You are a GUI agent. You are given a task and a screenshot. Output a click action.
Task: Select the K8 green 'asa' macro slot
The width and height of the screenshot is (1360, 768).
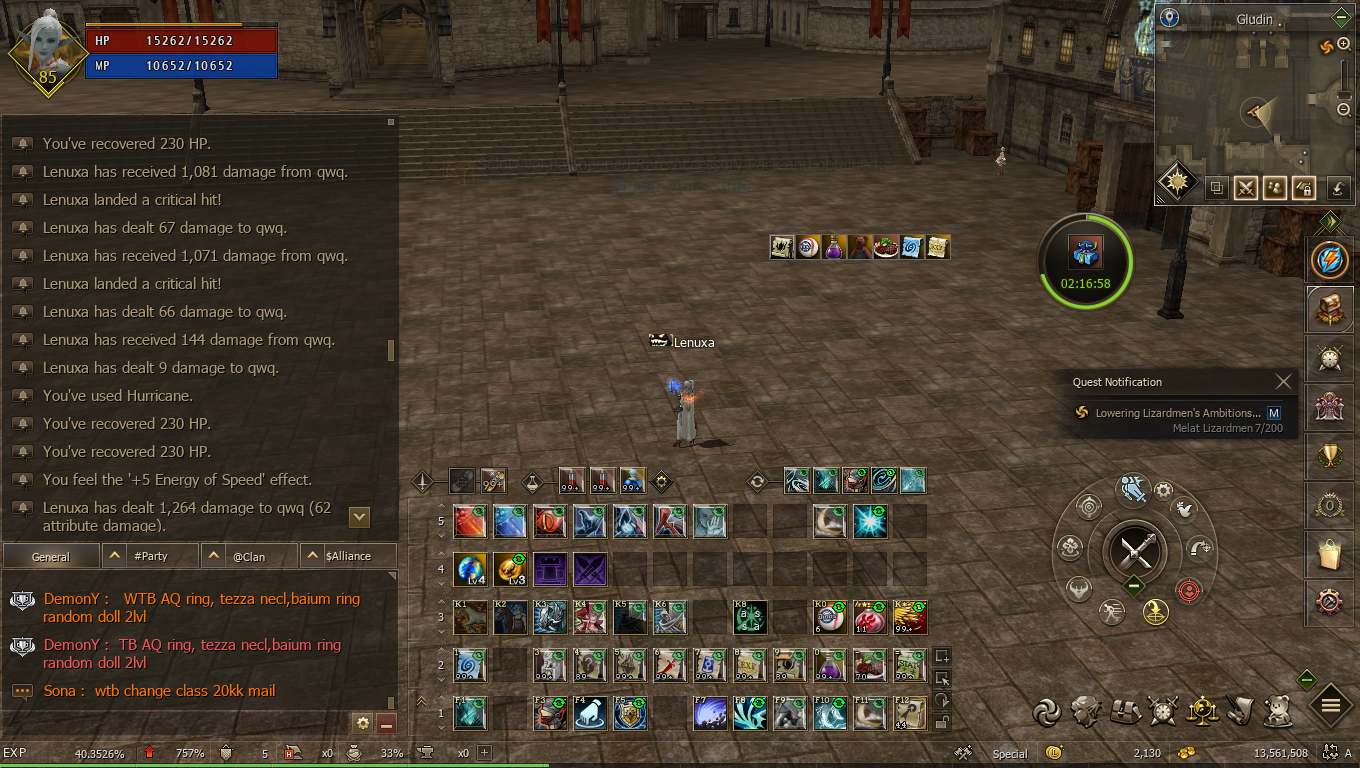pyautogui.click(x=751, y=617)
